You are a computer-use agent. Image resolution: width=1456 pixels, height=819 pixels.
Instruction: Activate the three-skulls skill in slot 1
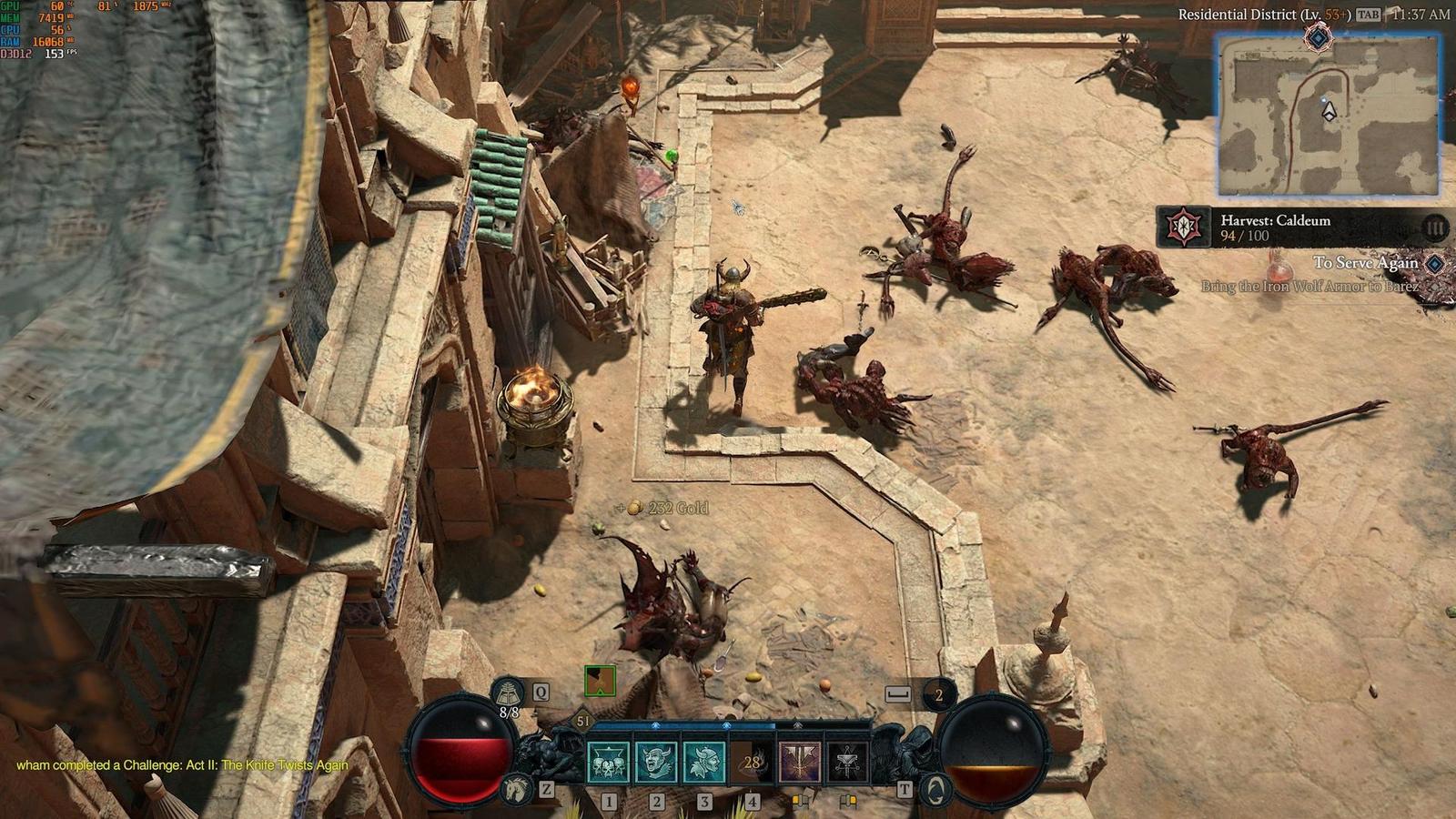point(608,762)
